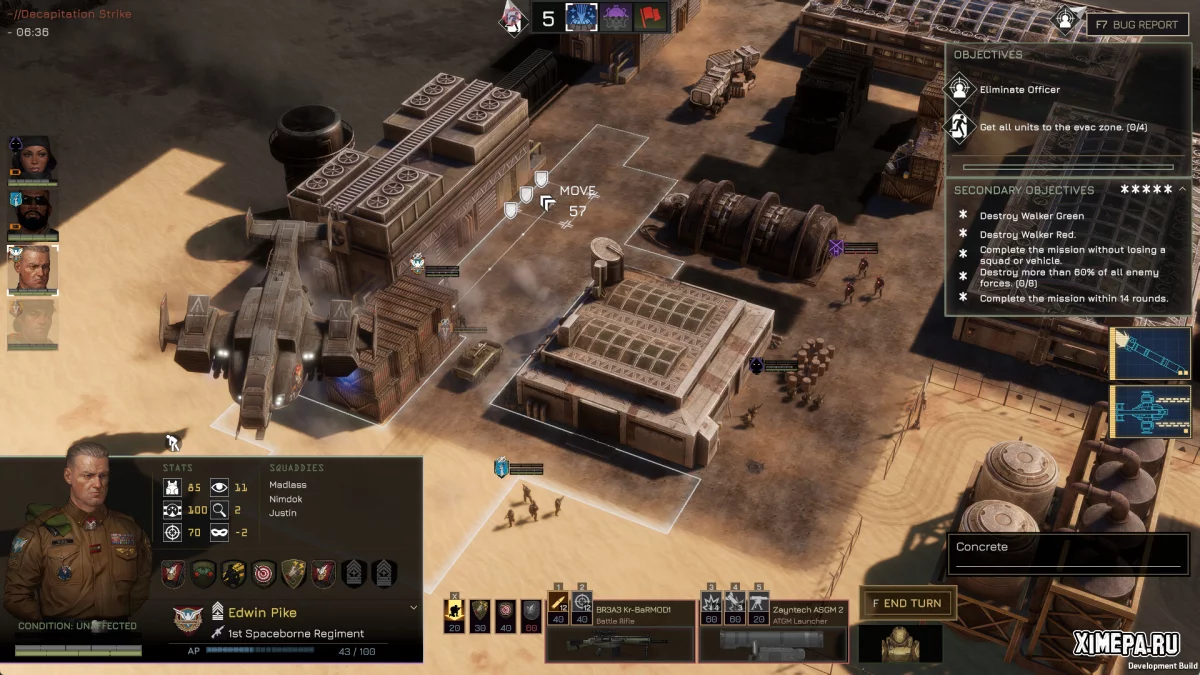
Task: Open the missile blueprint card
Action: 1150,353
